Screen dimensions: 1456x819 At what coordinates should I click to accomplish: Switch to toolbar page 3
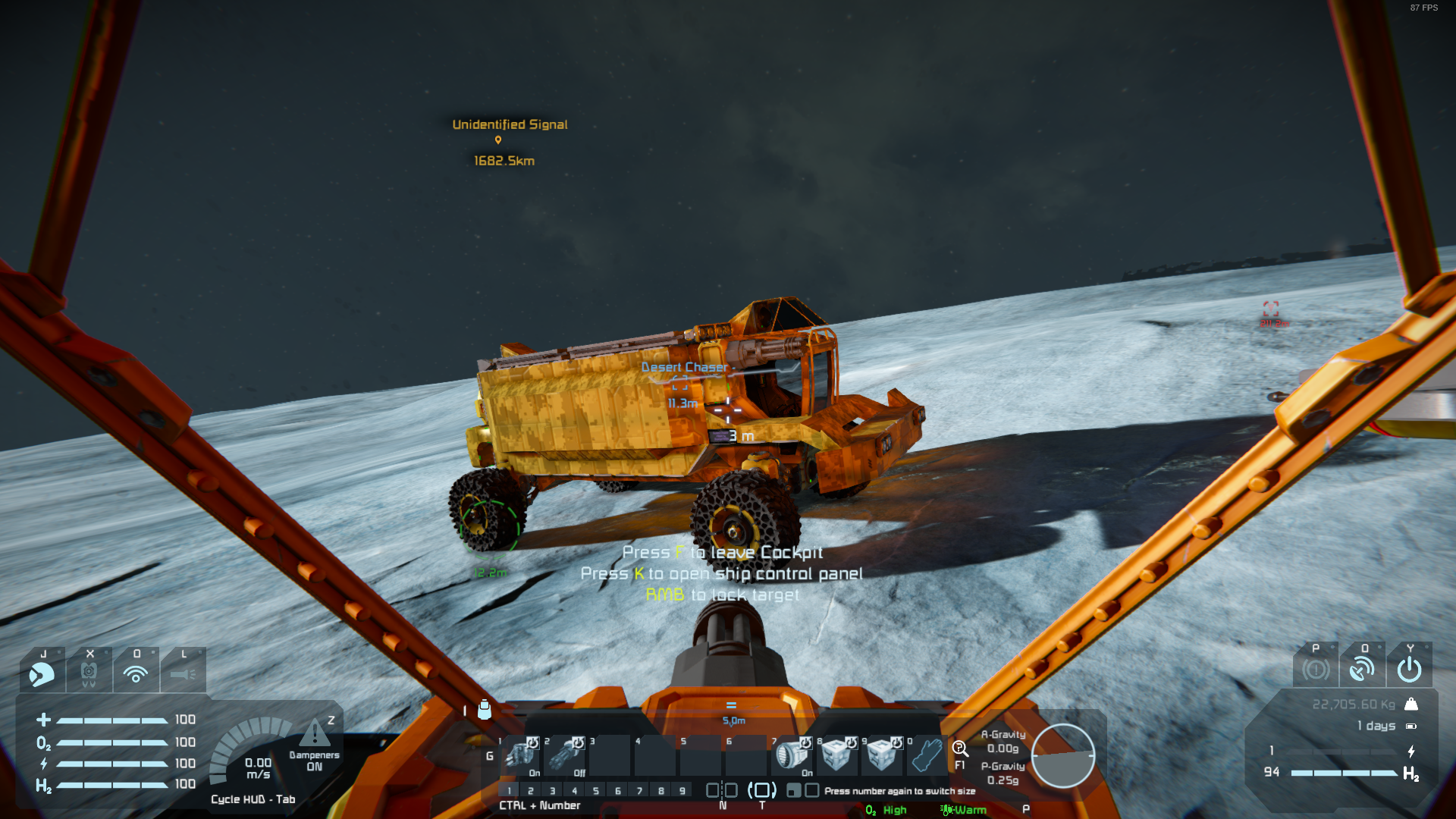553,791
